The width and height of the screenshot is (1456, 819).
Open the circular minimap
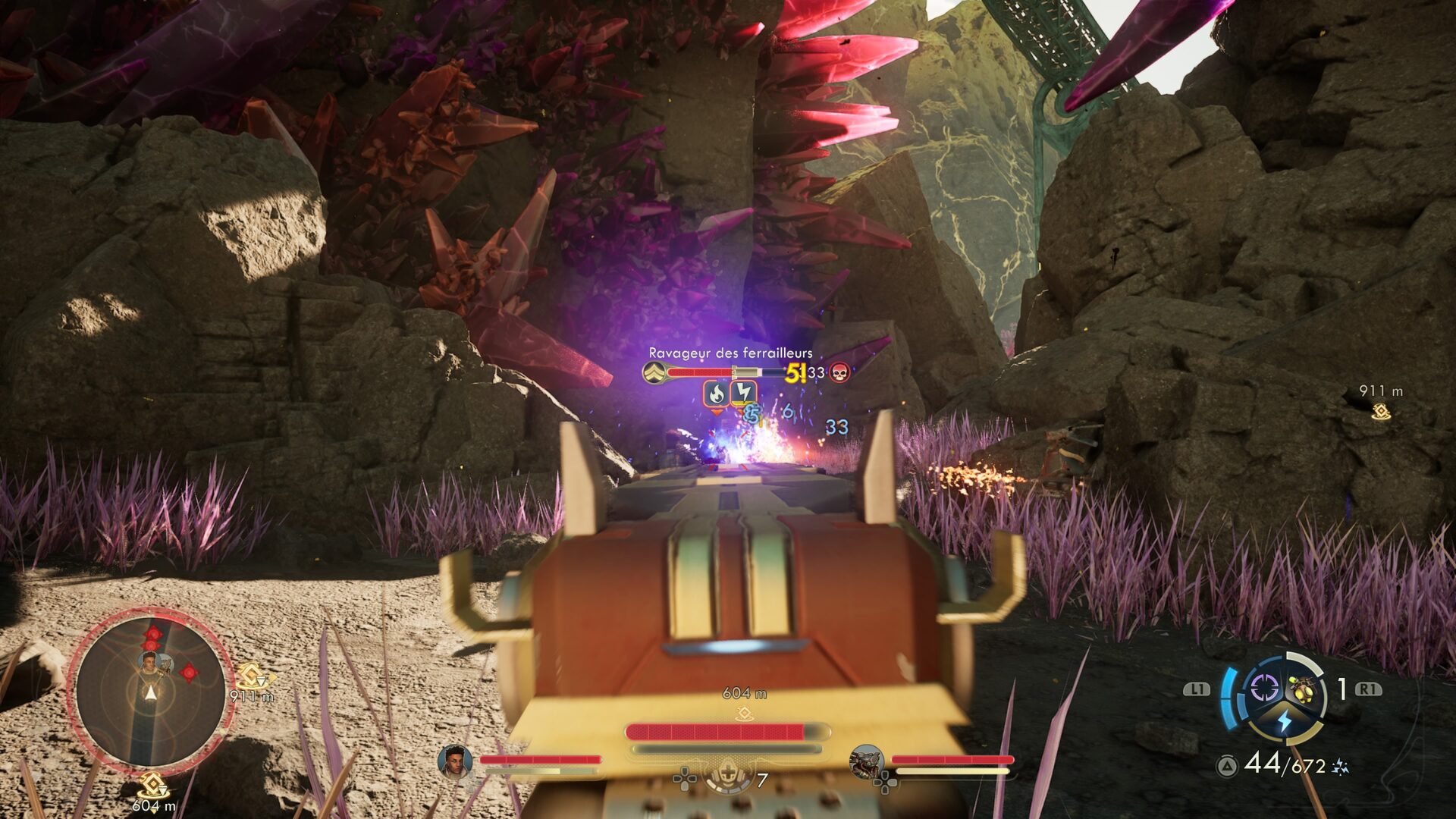[150, 690]
